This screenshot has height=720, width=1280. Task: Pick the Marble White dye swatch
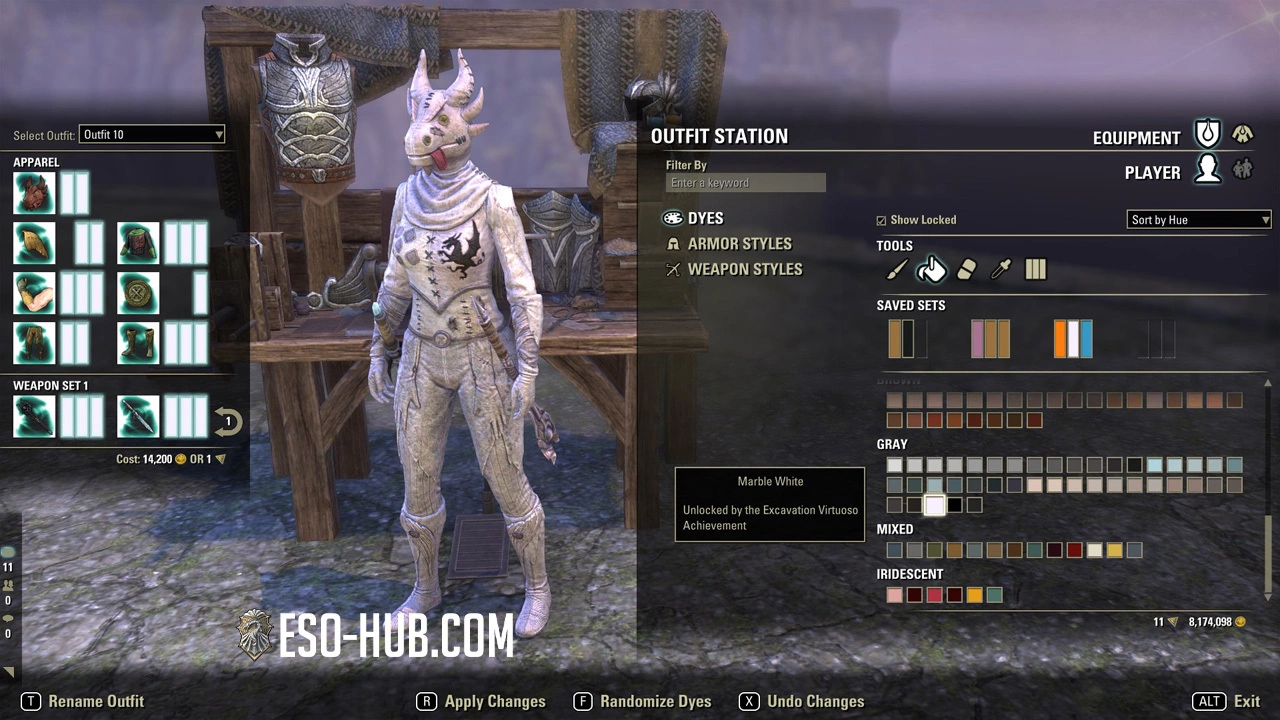coord(935,505)
